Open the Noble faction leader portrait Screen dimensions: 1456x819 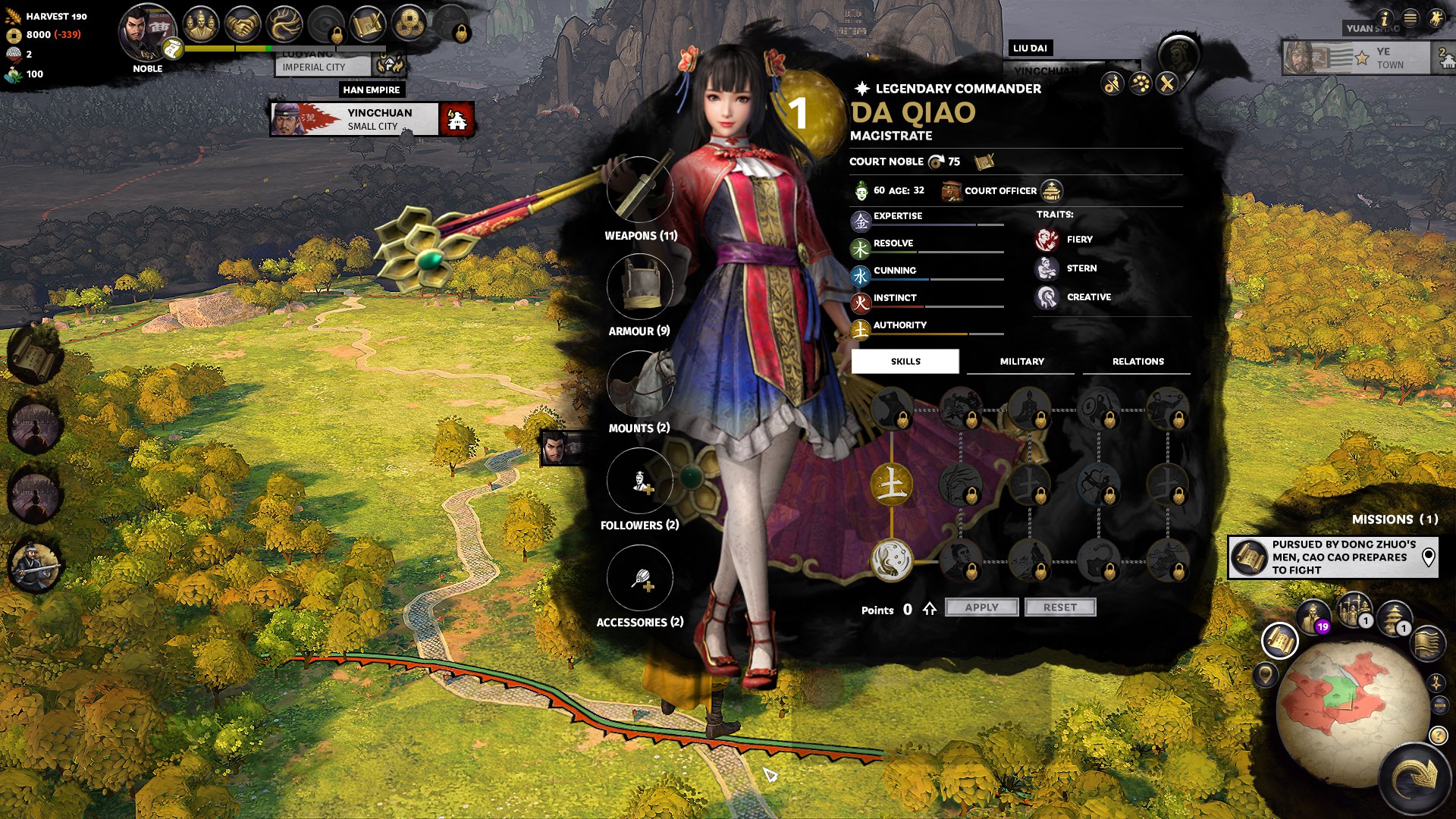pos(146,33)
